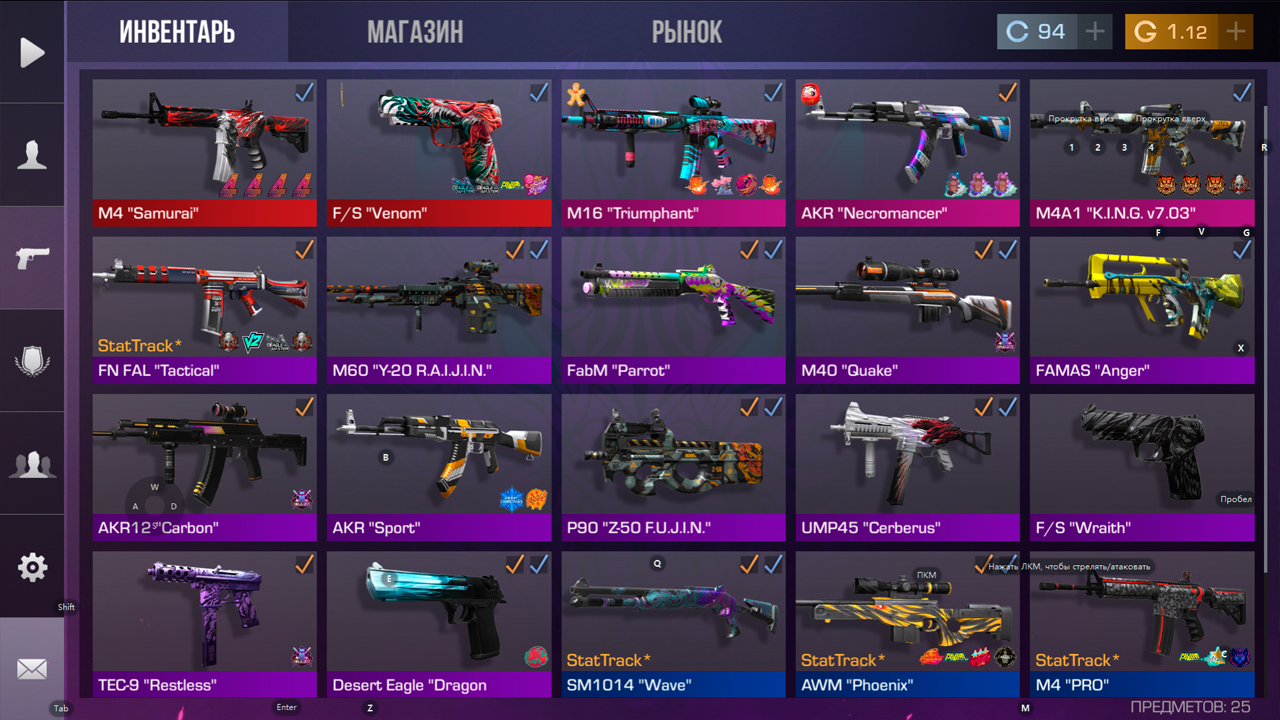The height and width of the screenshot is (720, 1280).
Task: Choose the P90 "Z-50 F.U.J.I.N." item
Action: coord(673,466)
